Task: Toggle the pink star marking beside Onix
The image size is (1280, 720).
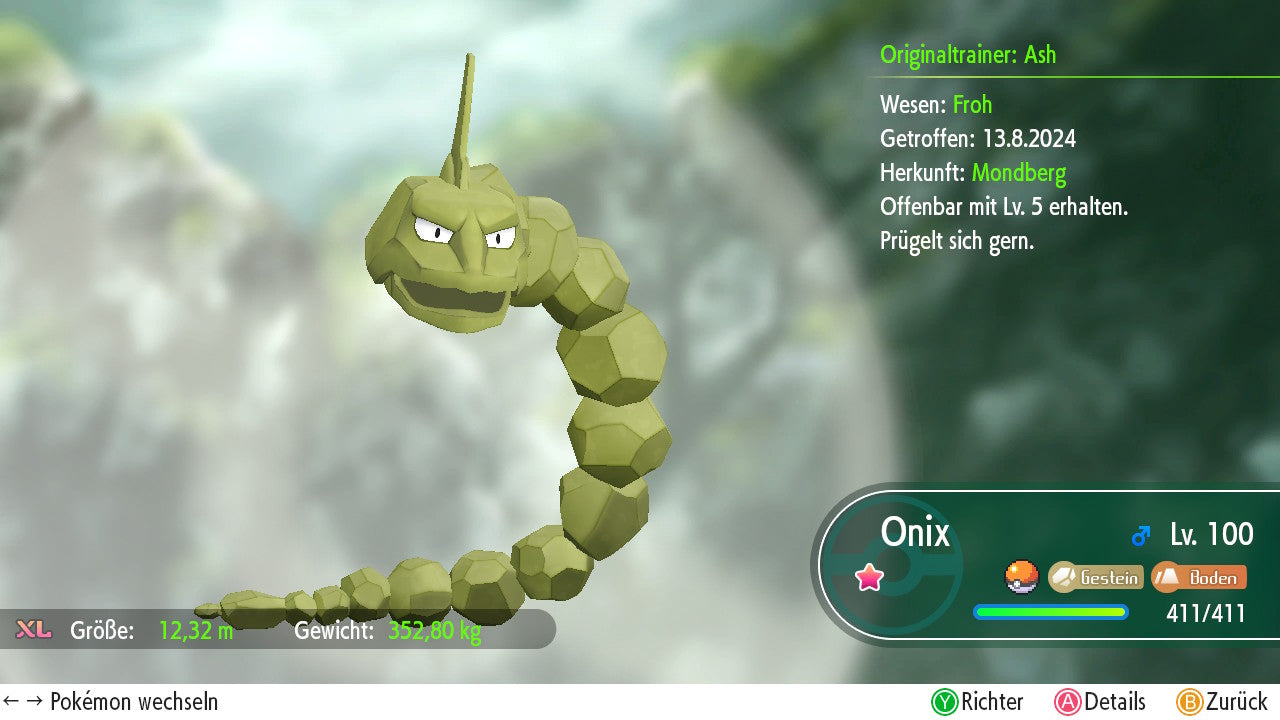Action: click(869, 577)
